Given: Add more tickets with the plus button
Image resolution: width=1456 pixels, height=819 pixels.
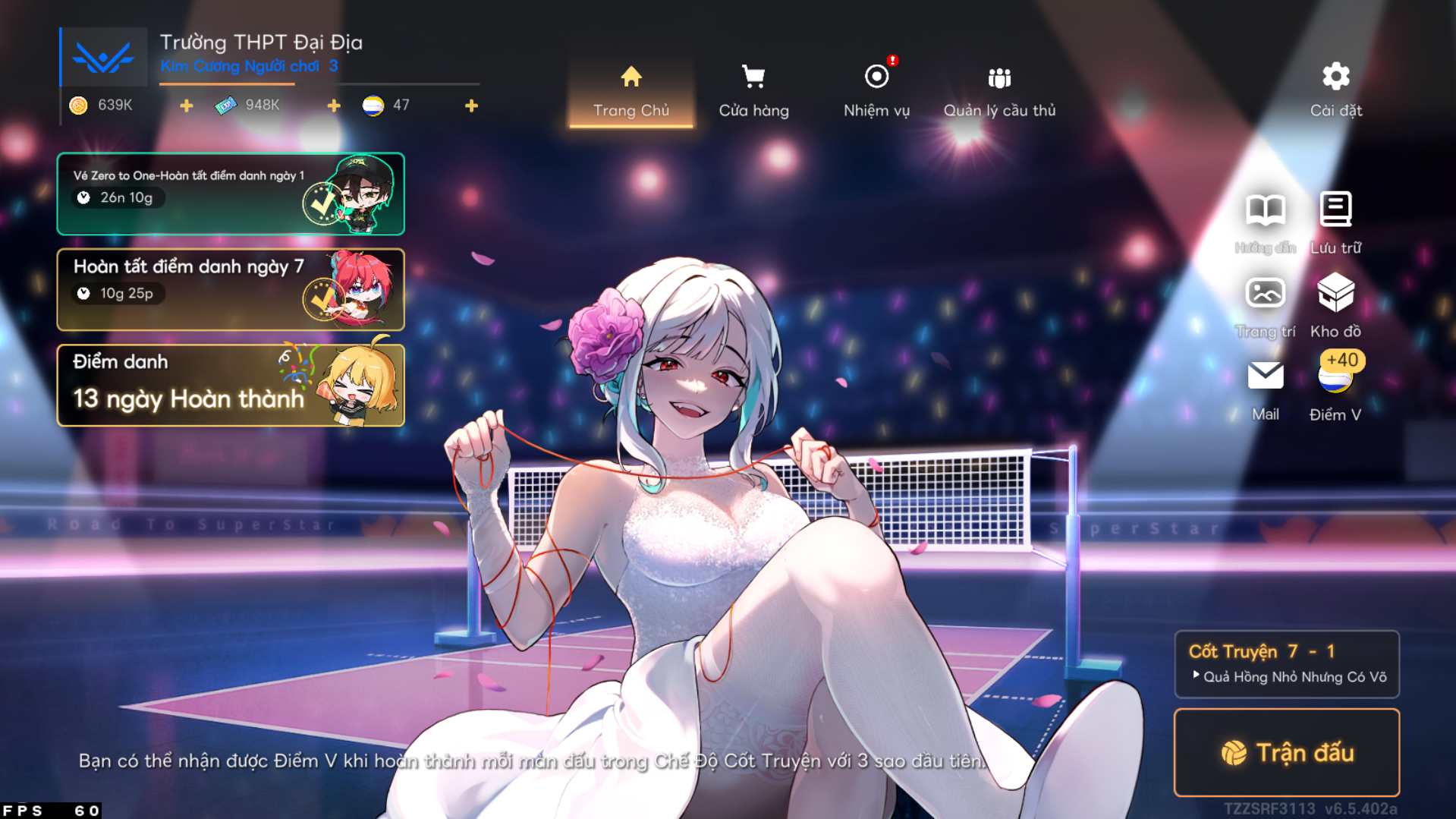Looking at the screenshot, I should coord(334,106).
